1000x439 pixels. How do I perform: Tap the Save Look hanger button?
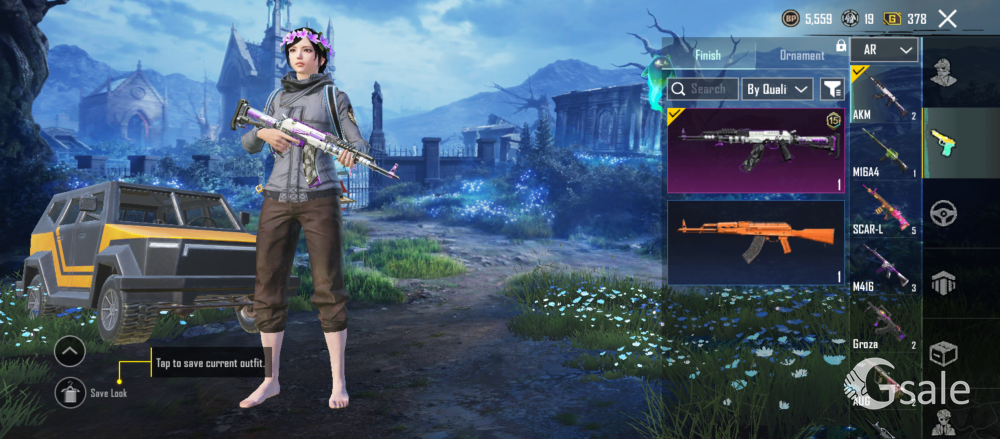(x=70, y=392)
